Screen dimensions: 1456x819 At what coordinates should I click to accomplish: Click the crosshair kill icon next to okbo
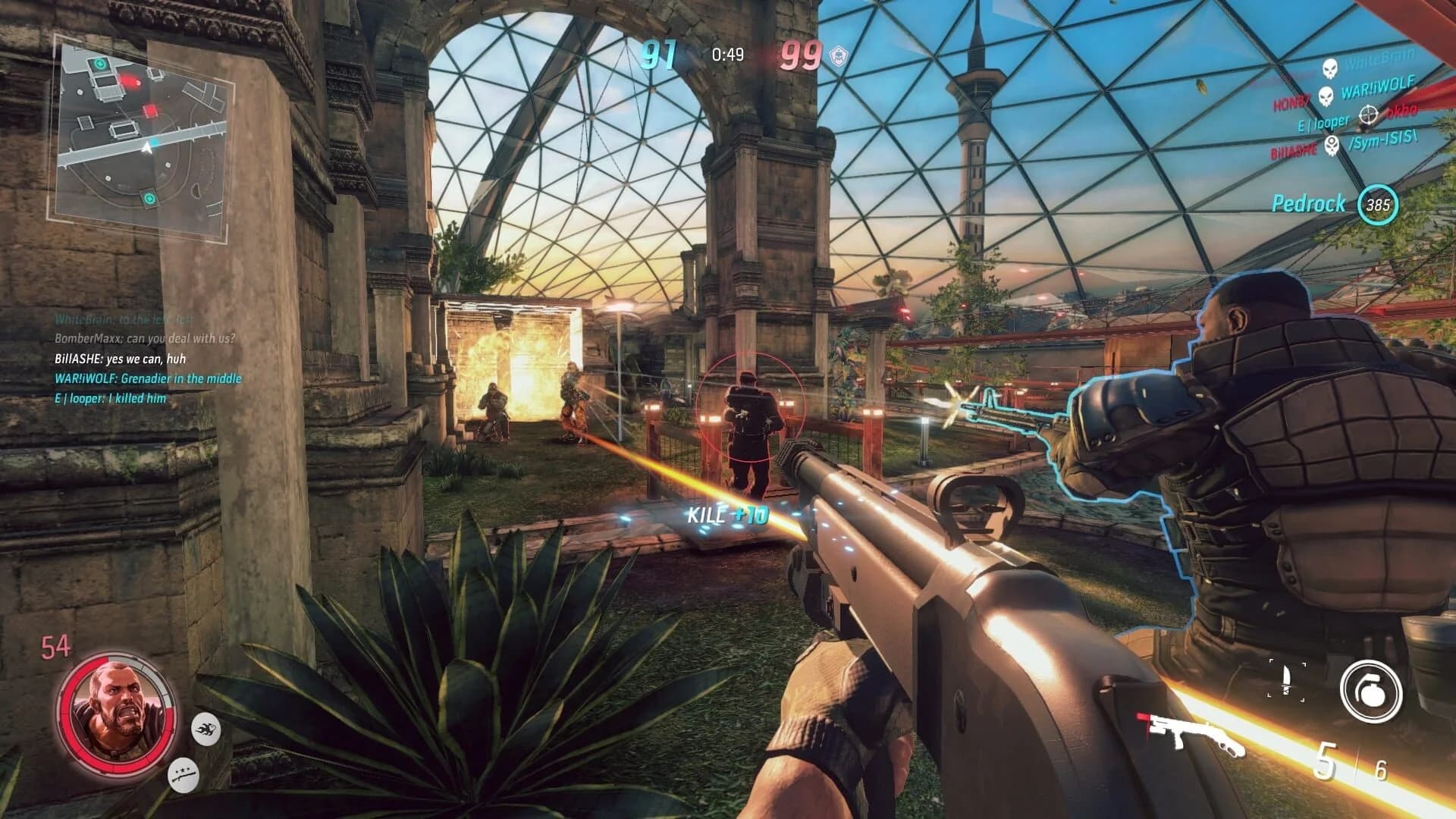(x=1369, y=115)
